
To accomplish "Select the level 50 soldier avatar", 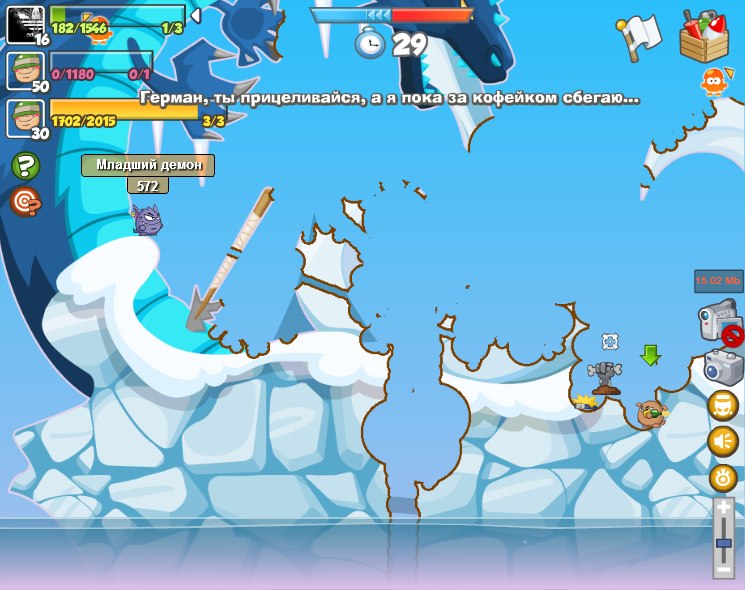I will pyautogui.click(x=25, y=71).
